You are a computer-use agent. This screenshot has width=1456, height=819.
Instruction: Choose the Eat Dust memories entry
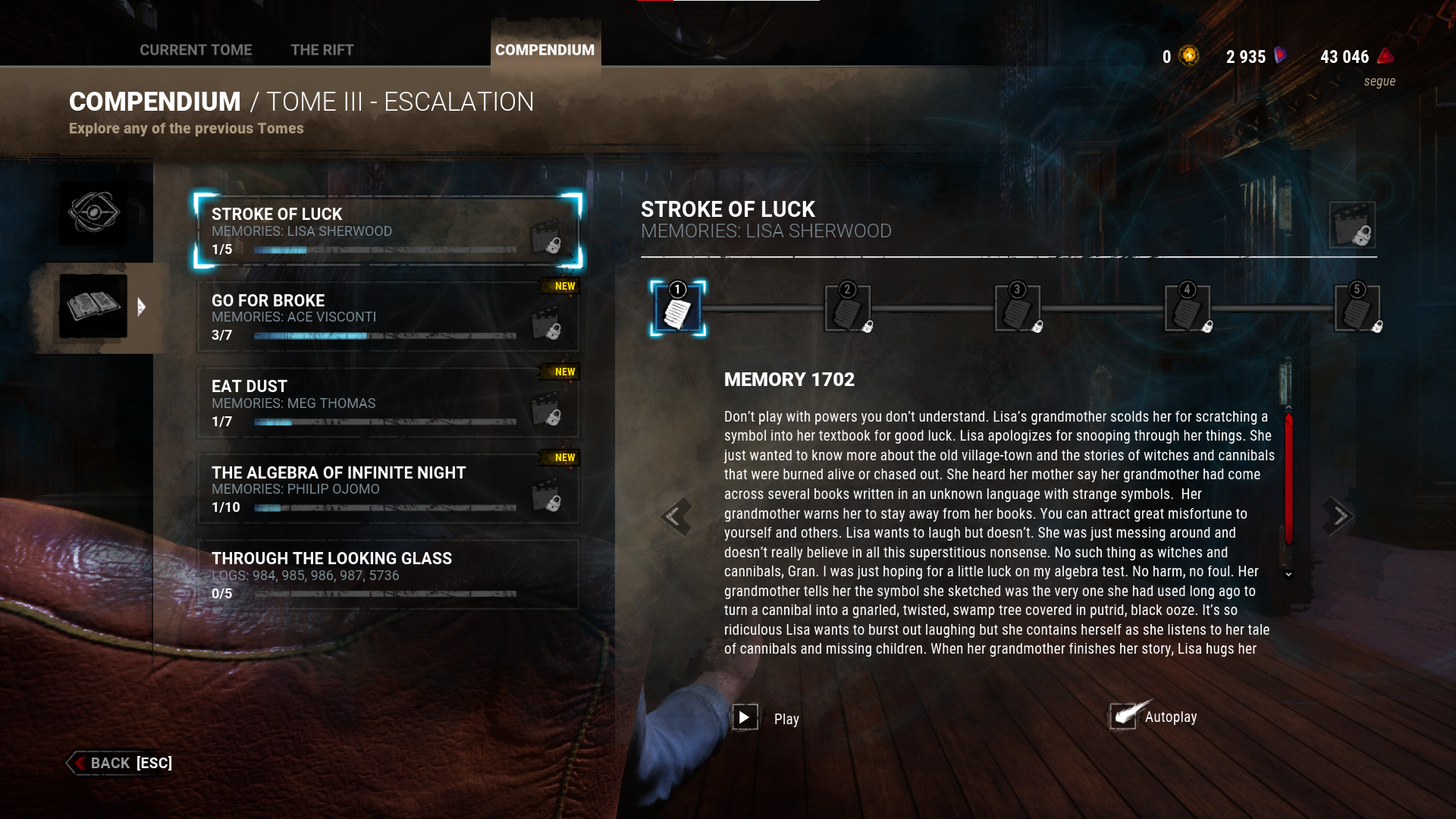[x=388, y=403]
